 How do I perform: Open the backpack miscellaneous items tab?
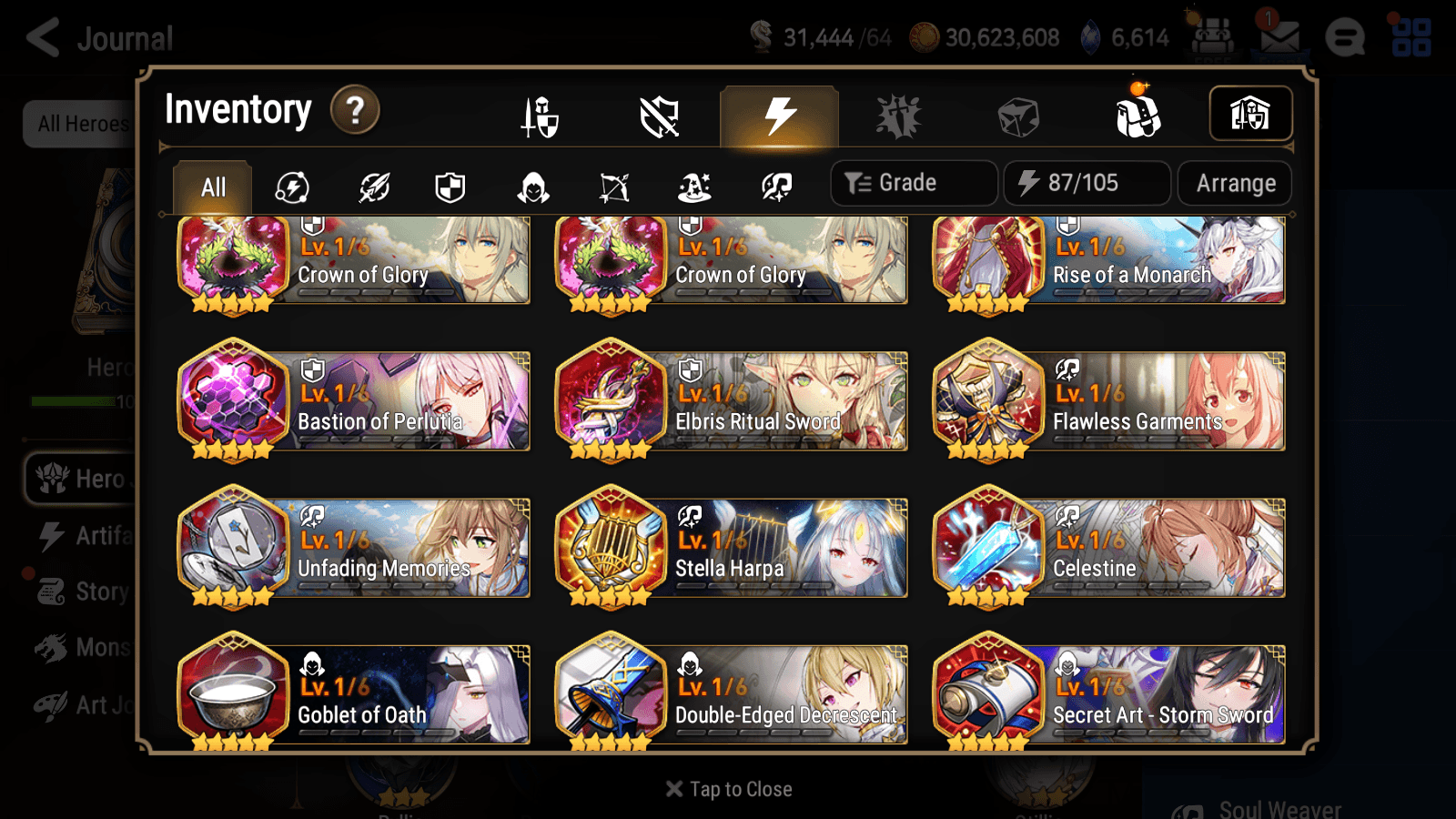click(x=1137, y=116)
